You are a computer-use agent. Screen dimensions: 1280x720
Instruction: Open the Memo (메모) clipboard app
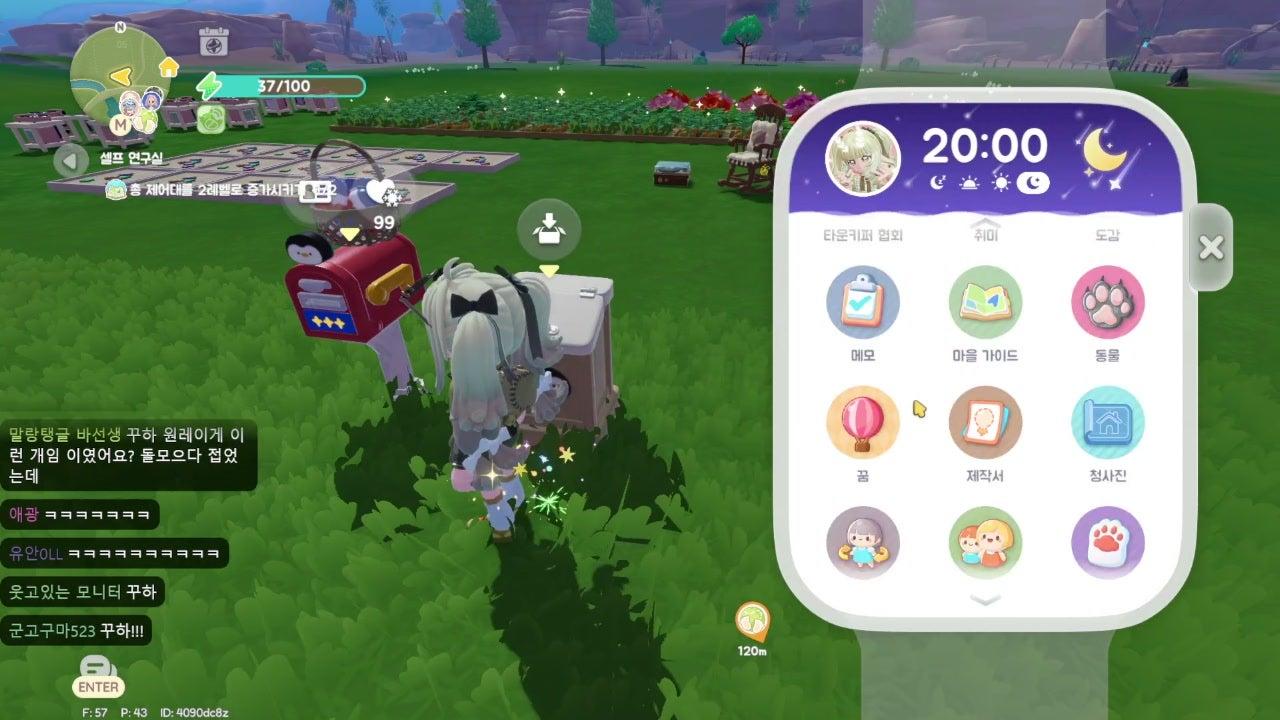pos(862,302)
